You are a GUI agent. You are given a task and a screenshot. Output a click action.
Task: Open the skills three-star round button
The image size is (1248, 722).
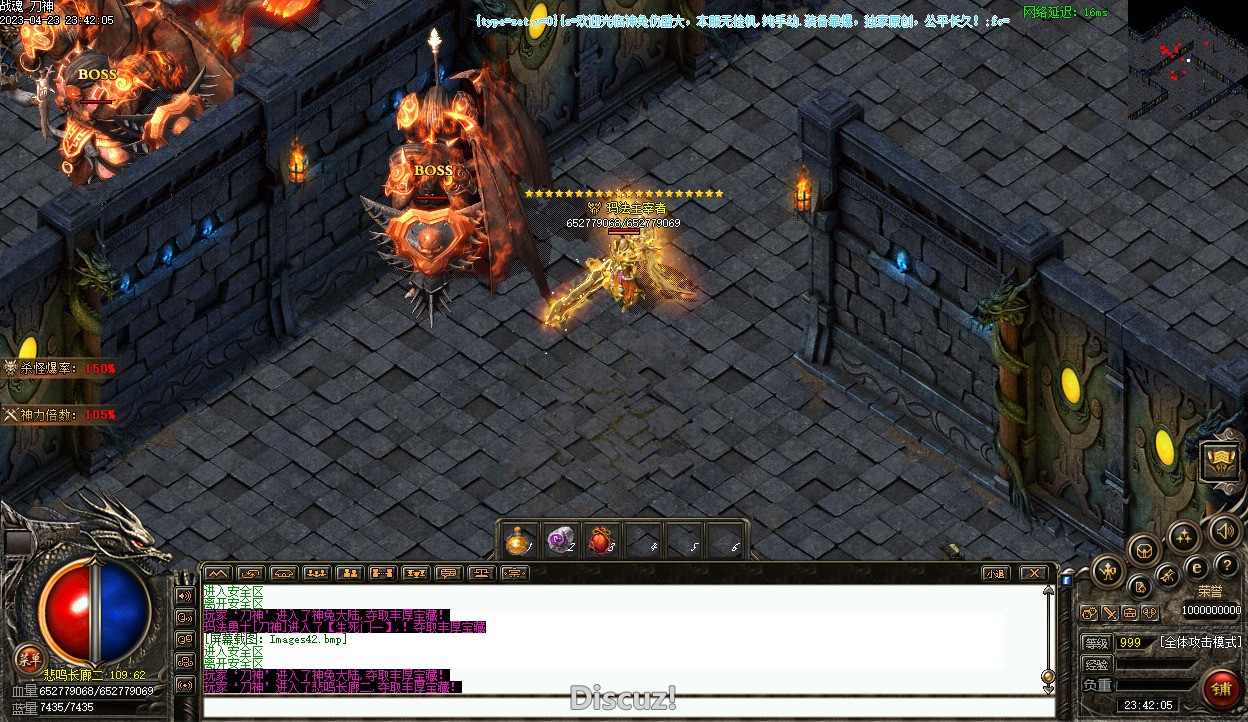(1184, 537)
